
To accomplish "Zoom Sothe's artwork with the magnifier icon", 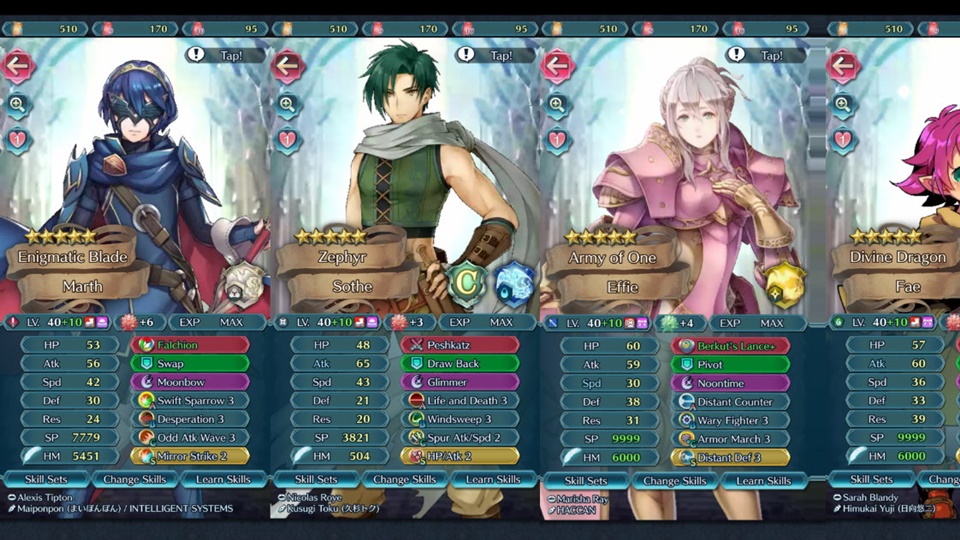I will tap(287, 103).
